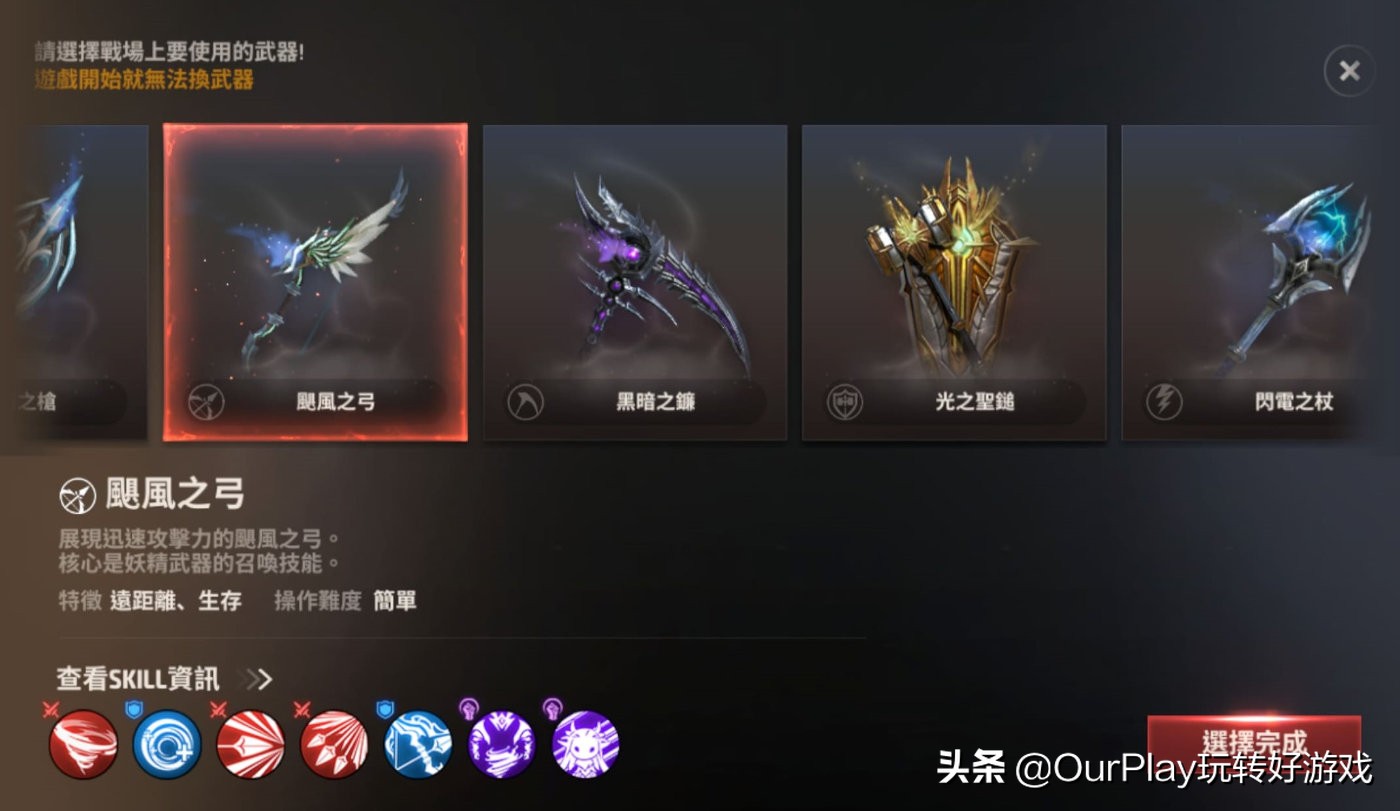Select the red multi-arrow volley skill icon
1400x811 pixels.
[x=333, y=743]
